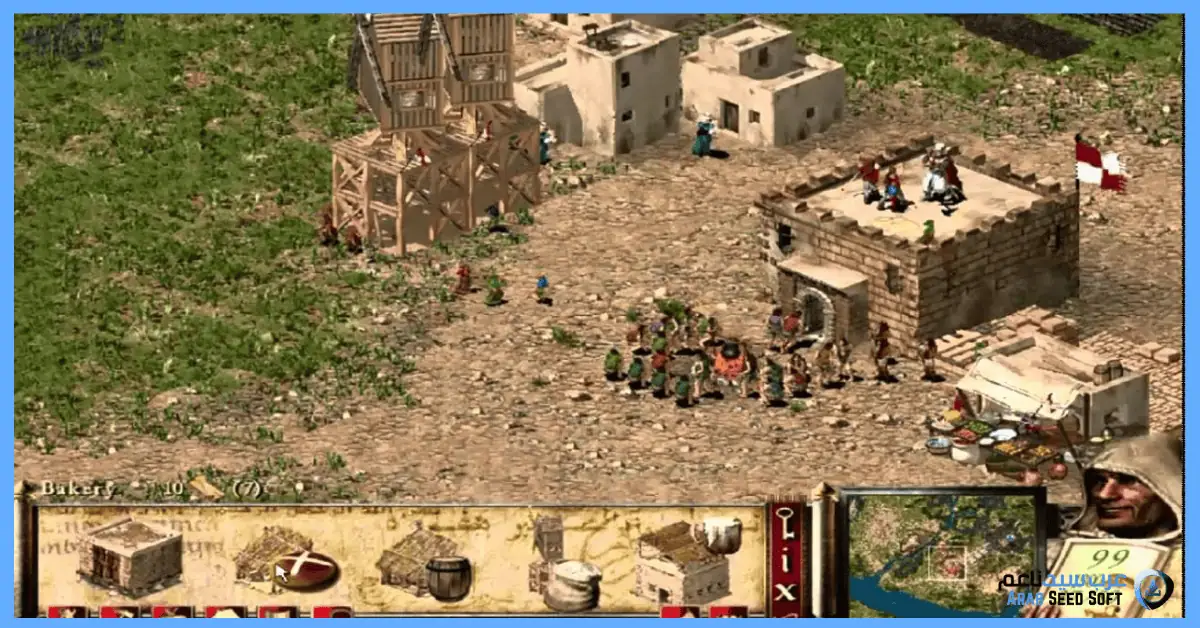Select the mill with flour sack
The width and height of the screenshot is (1200, 628).
[565, 566]
